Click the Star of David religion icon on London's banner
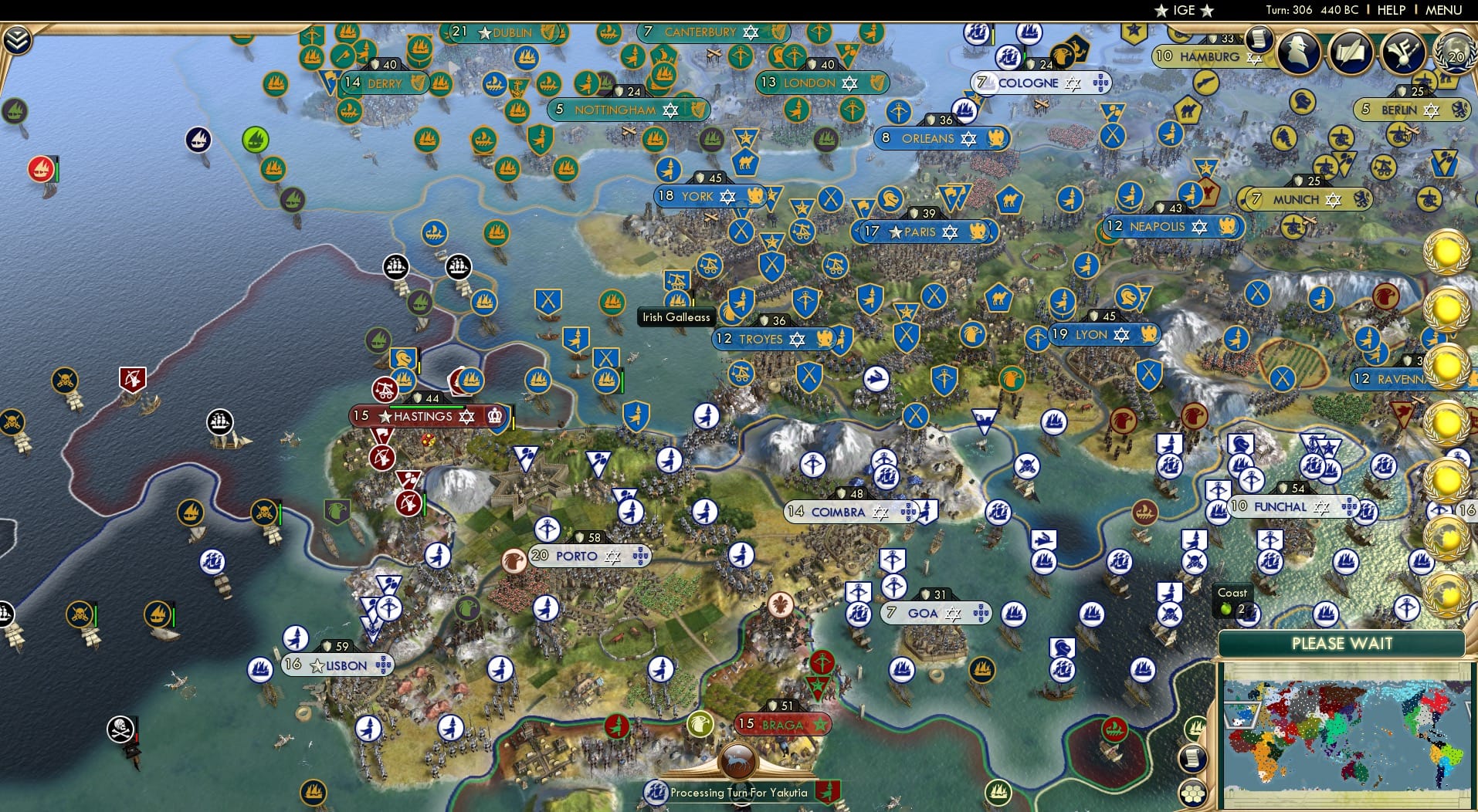The height and width of the screenshot is (812, 1478). pos(849,83)
